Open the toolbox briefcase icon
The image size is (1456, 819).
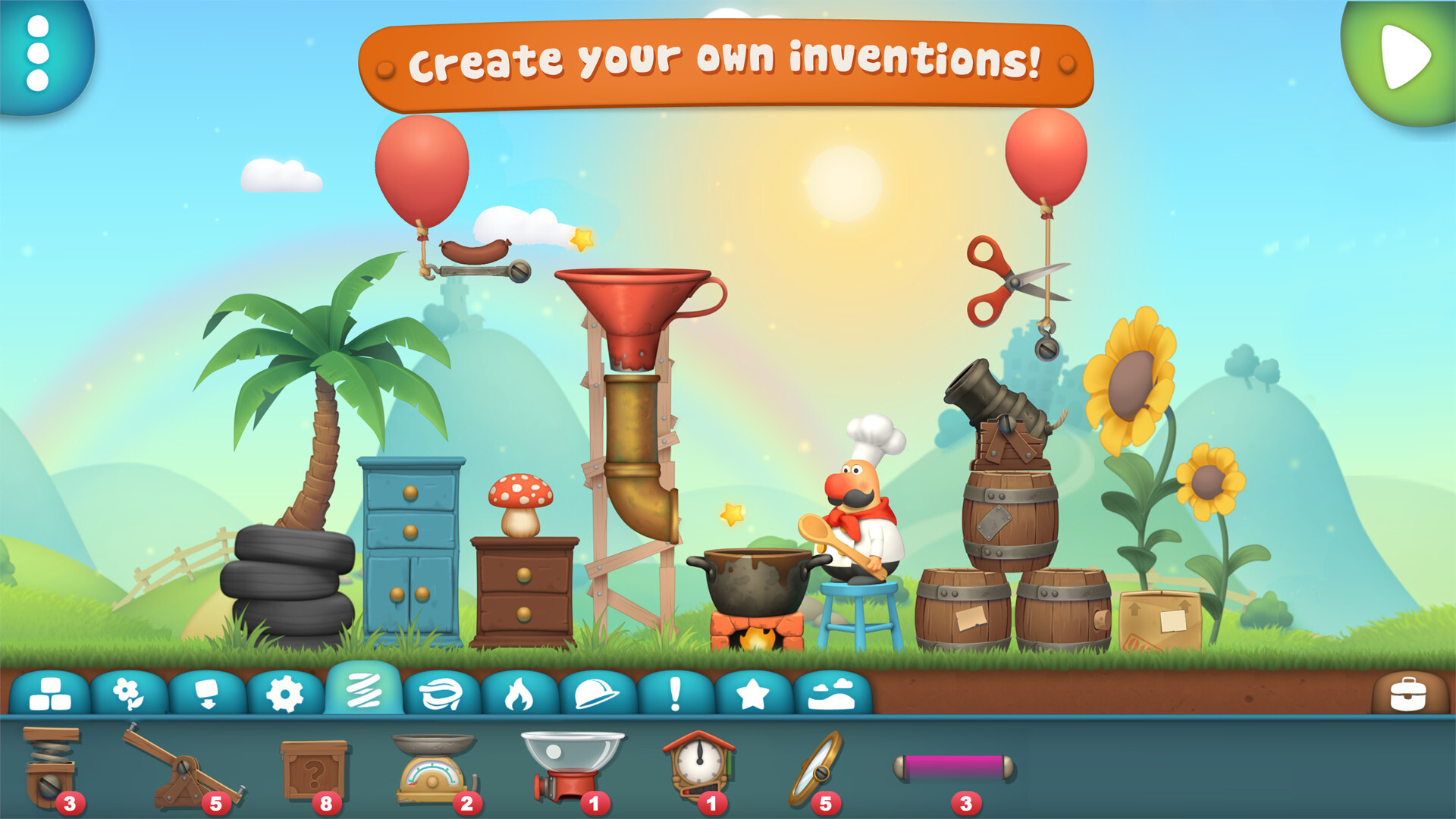[1408, 694]
